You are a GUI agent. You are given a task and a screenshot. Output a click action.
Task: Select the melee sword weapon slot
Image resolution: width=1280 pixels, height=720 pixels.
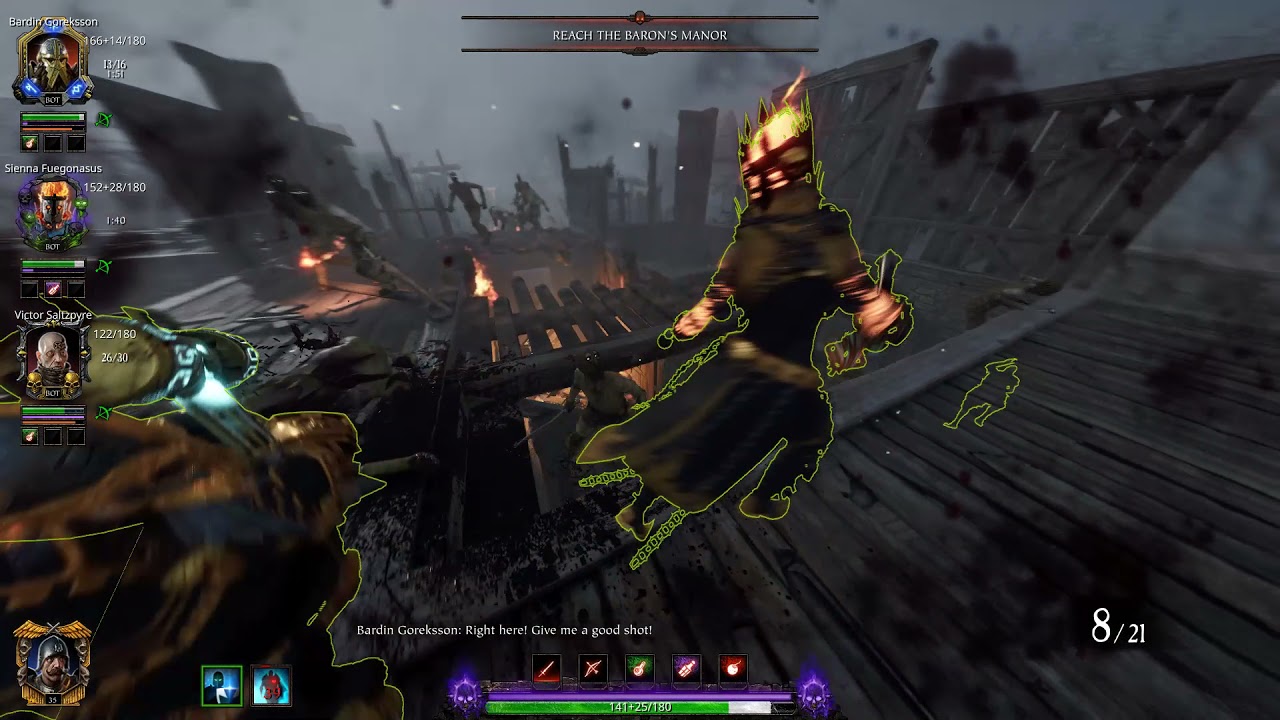[546, 668]
